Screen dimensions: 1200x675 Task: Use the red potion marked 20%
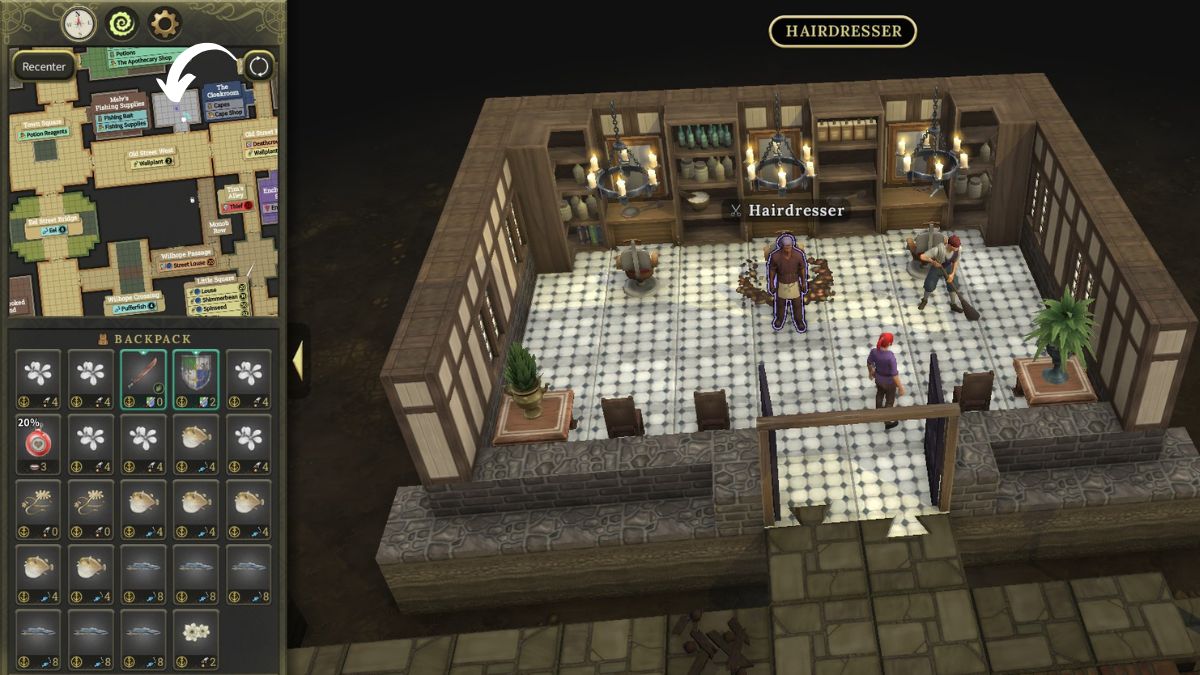click(x=38, y=445)
